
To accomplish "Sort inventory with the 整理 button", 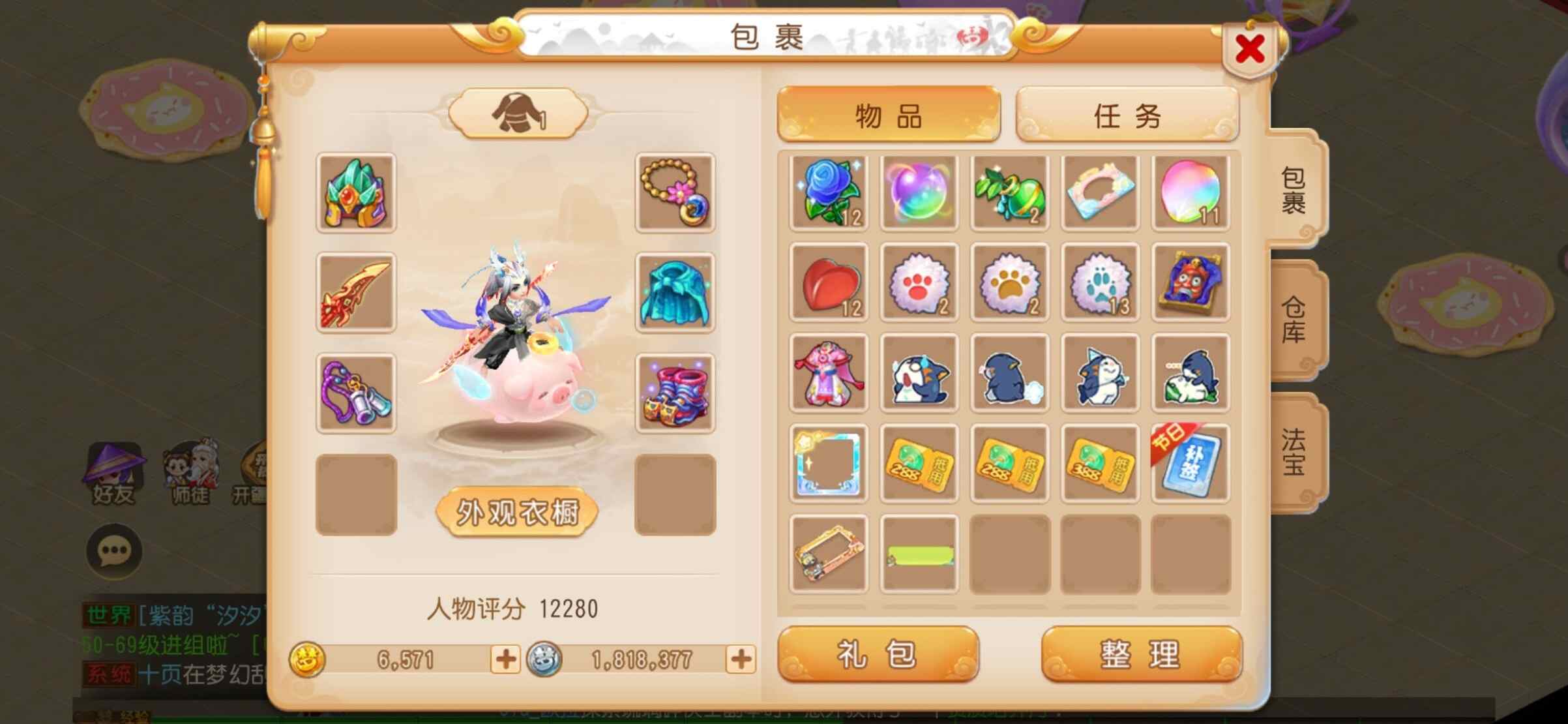I will click(1141, 654).
